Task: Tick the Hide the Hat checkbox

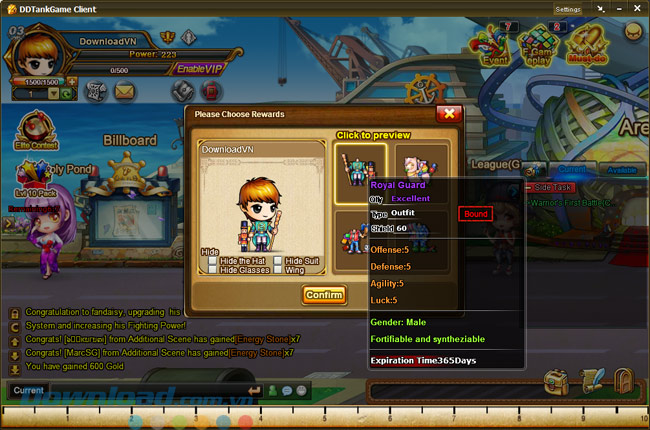Action: 213,261
